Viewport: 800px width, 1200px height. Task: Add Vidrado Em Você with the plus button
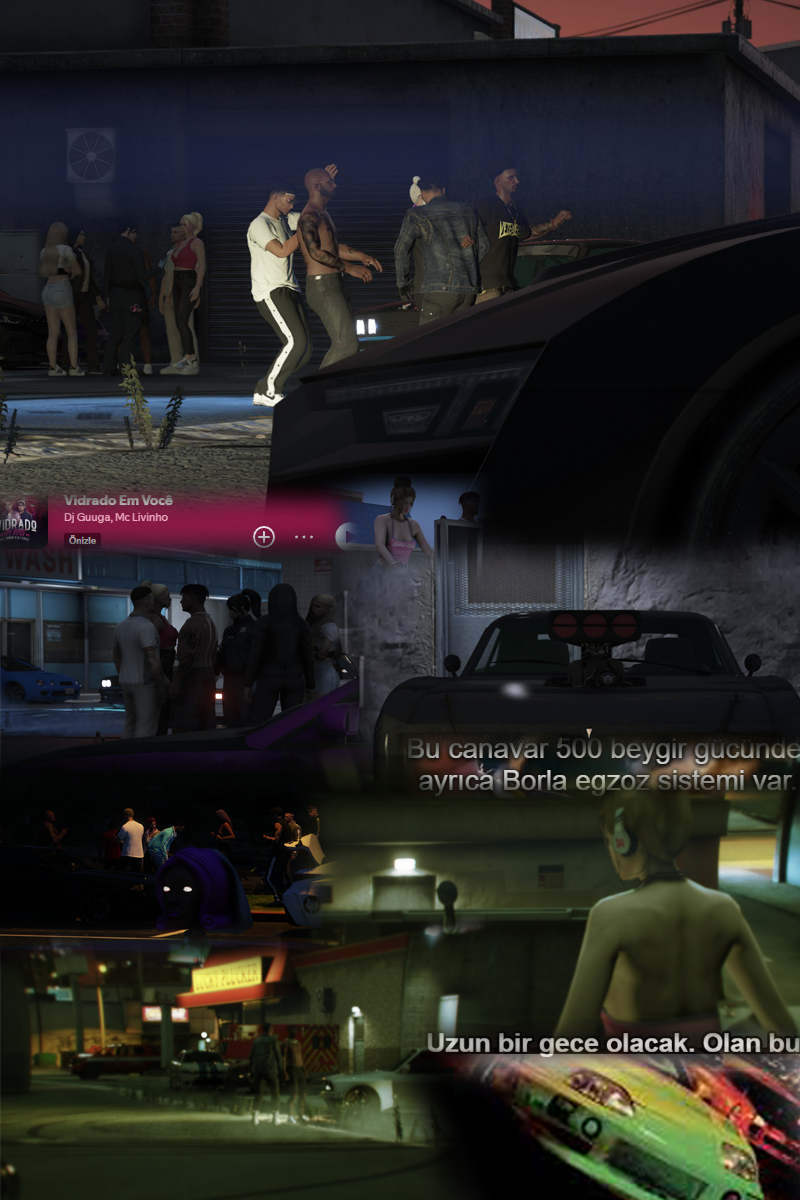pyautogui.click(x=263, y=537)
